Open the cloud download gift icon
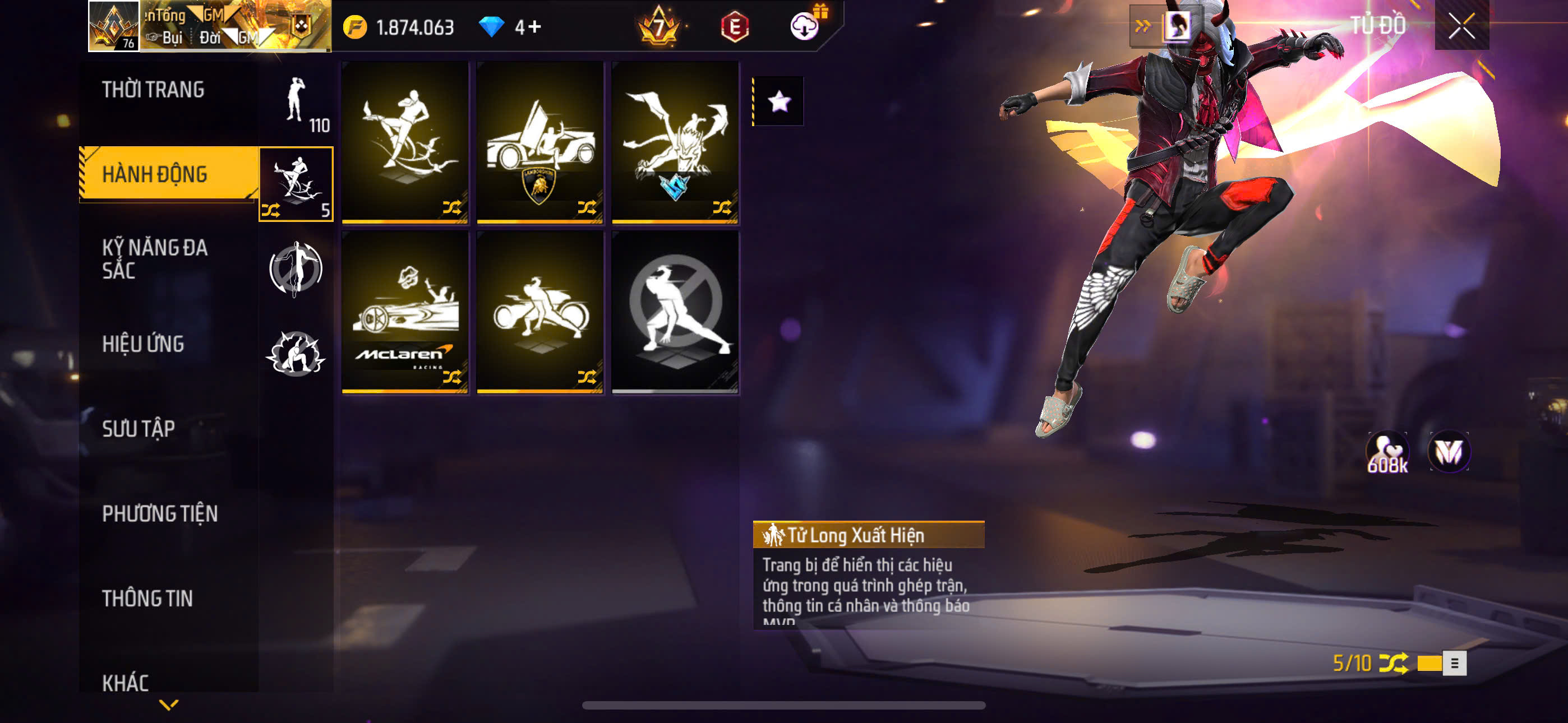The width and height of the screenshot is (1568, 723). tap(805, 26)
